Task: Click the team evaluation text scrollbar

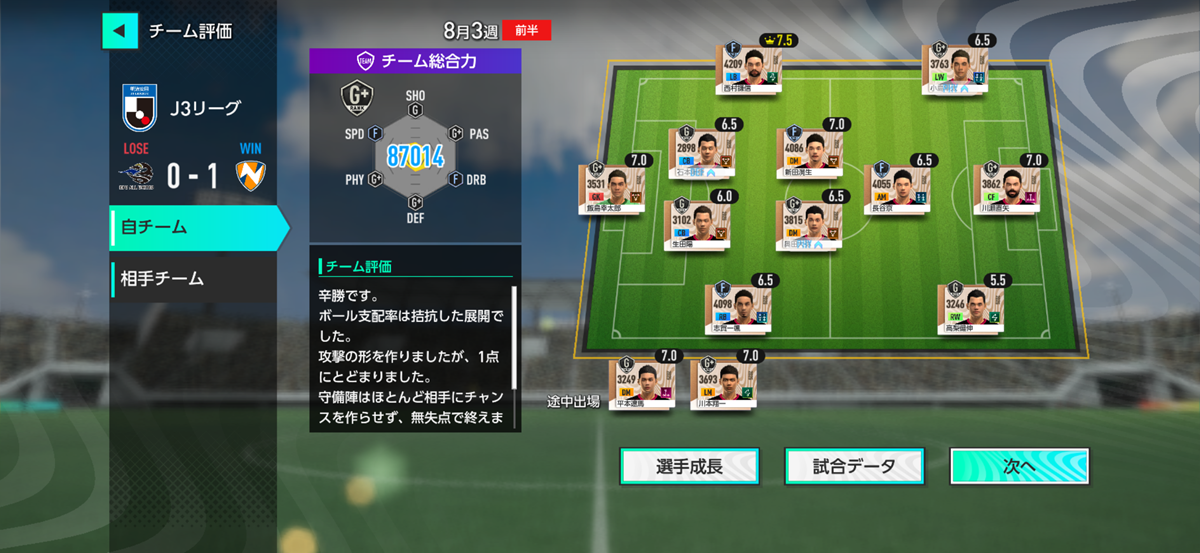Action: [515, 339]
